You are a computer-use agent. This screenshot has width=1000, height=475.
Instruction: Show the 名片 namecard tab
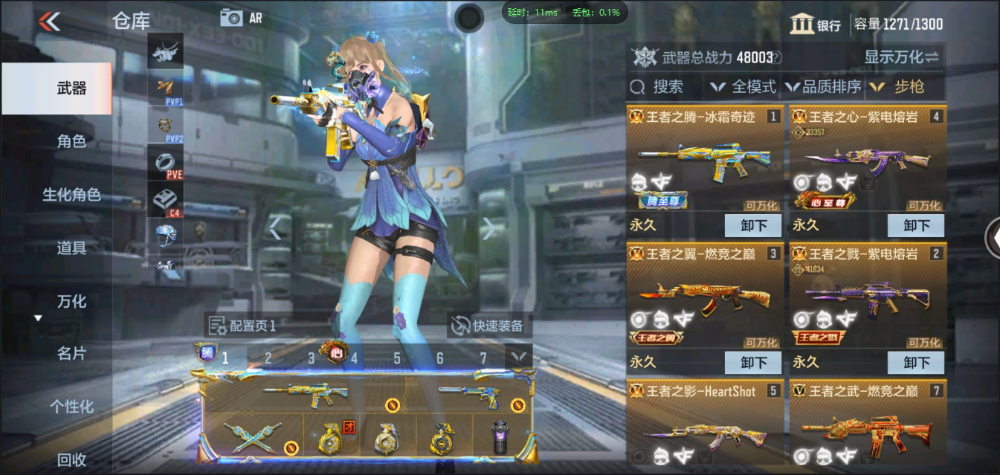point(70,353)
